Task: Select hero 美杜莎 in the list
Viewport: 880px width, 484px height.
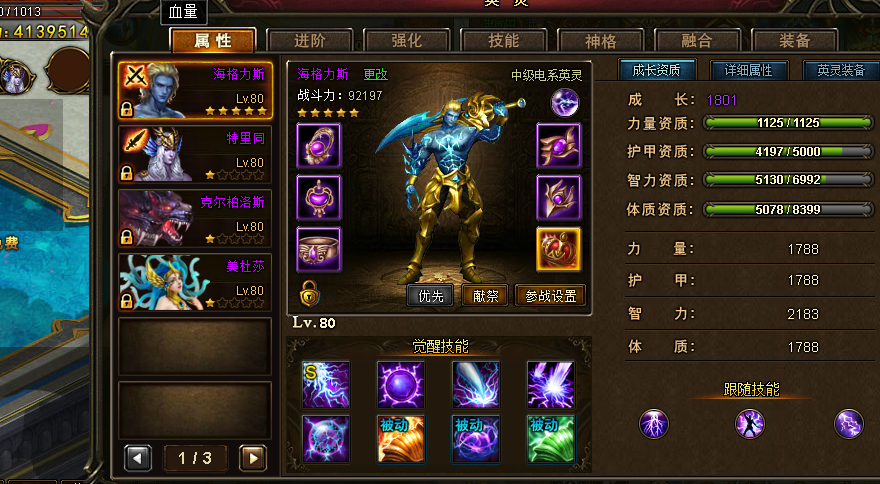Action: pyautogui.click(x=195, y=281)
